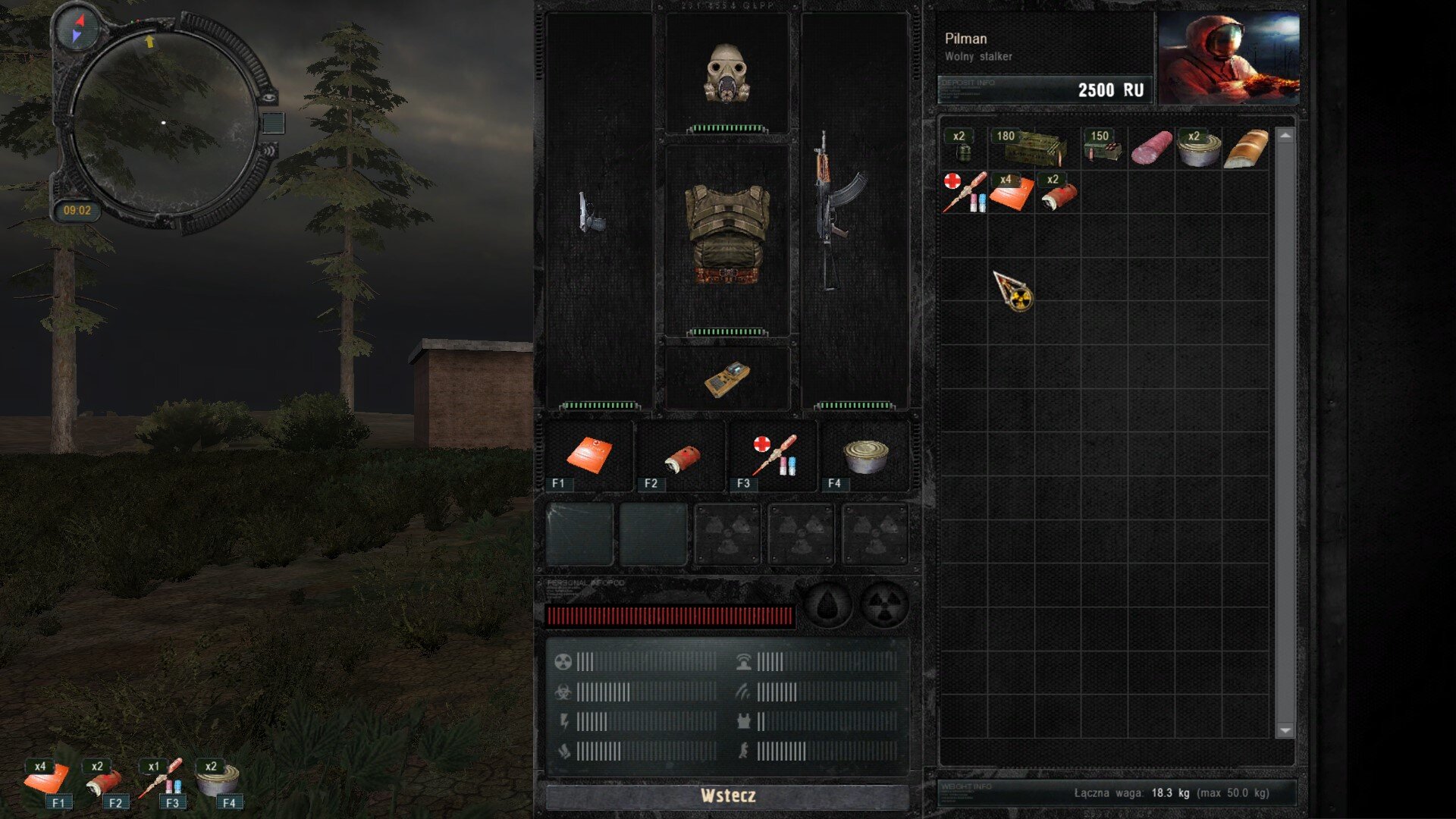Screen dimensions: 1456x819
Task: Click the inventory scrollbar up arrow
Action: pos(1285,135)
